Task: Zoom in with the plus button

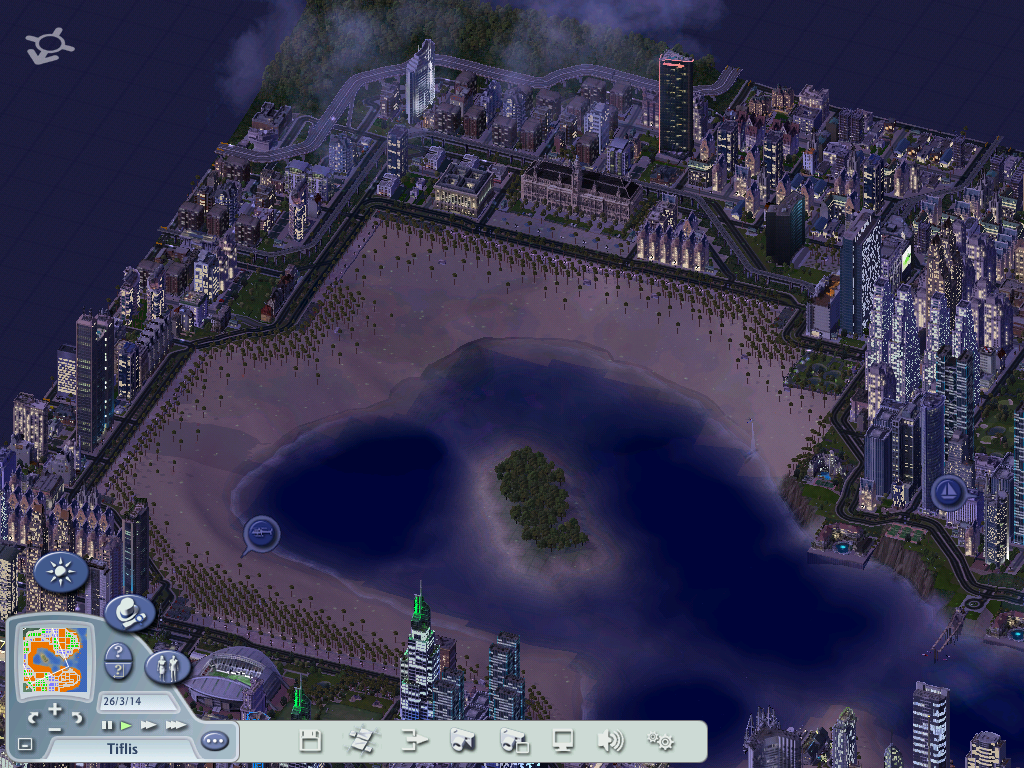Action: coord(55,708)
